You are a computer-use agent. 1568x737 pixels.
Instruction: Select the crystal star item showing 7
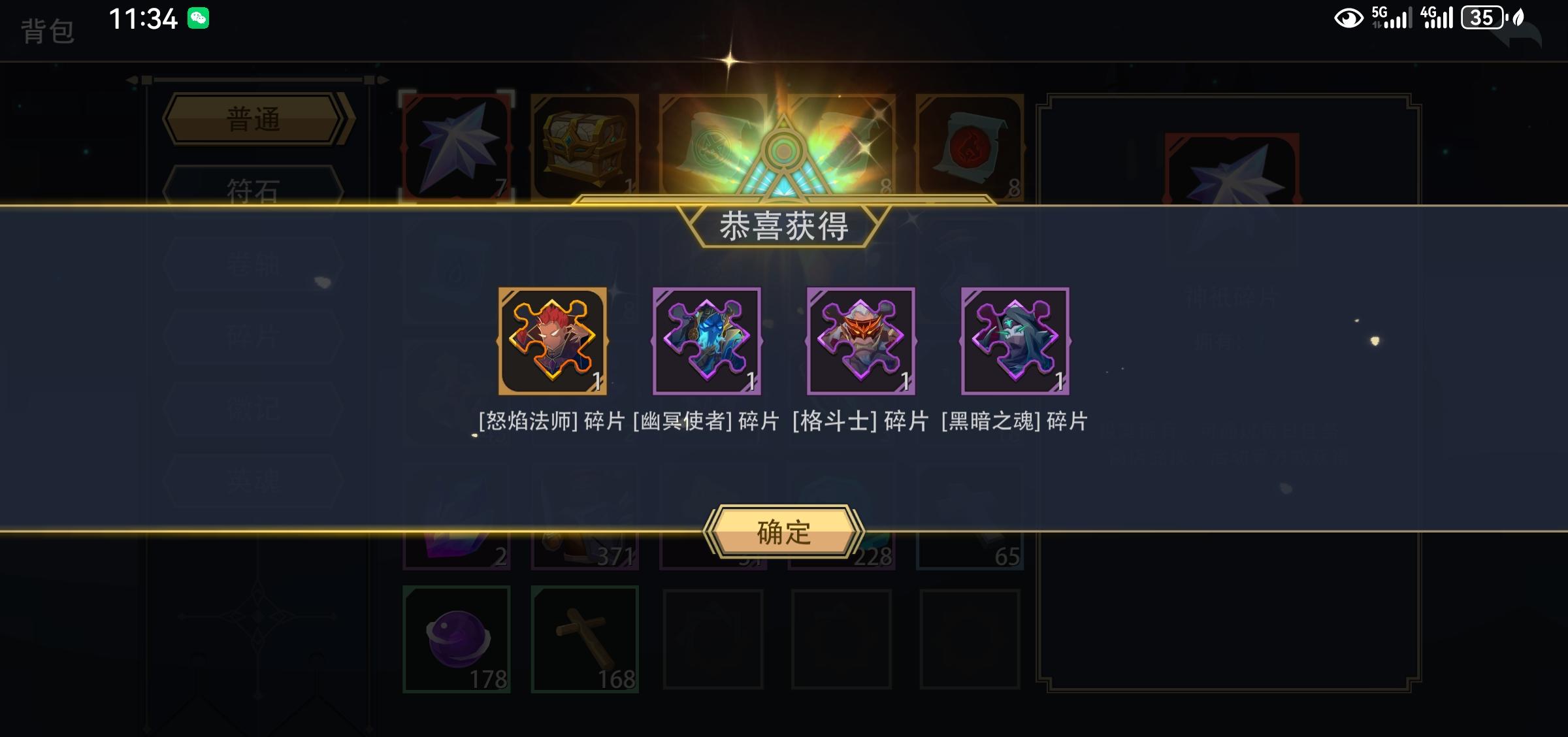457,145
